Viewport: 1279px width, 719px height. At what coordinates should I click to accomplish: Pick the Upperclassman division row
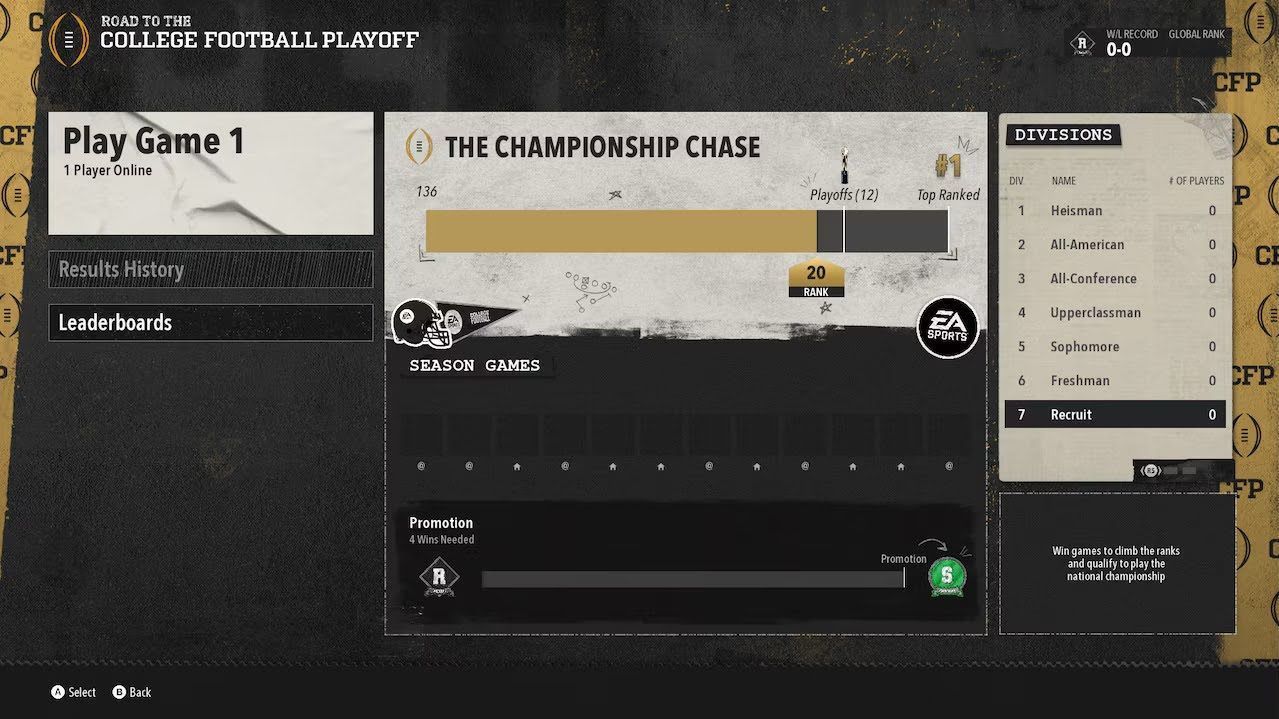point(1115,313)
